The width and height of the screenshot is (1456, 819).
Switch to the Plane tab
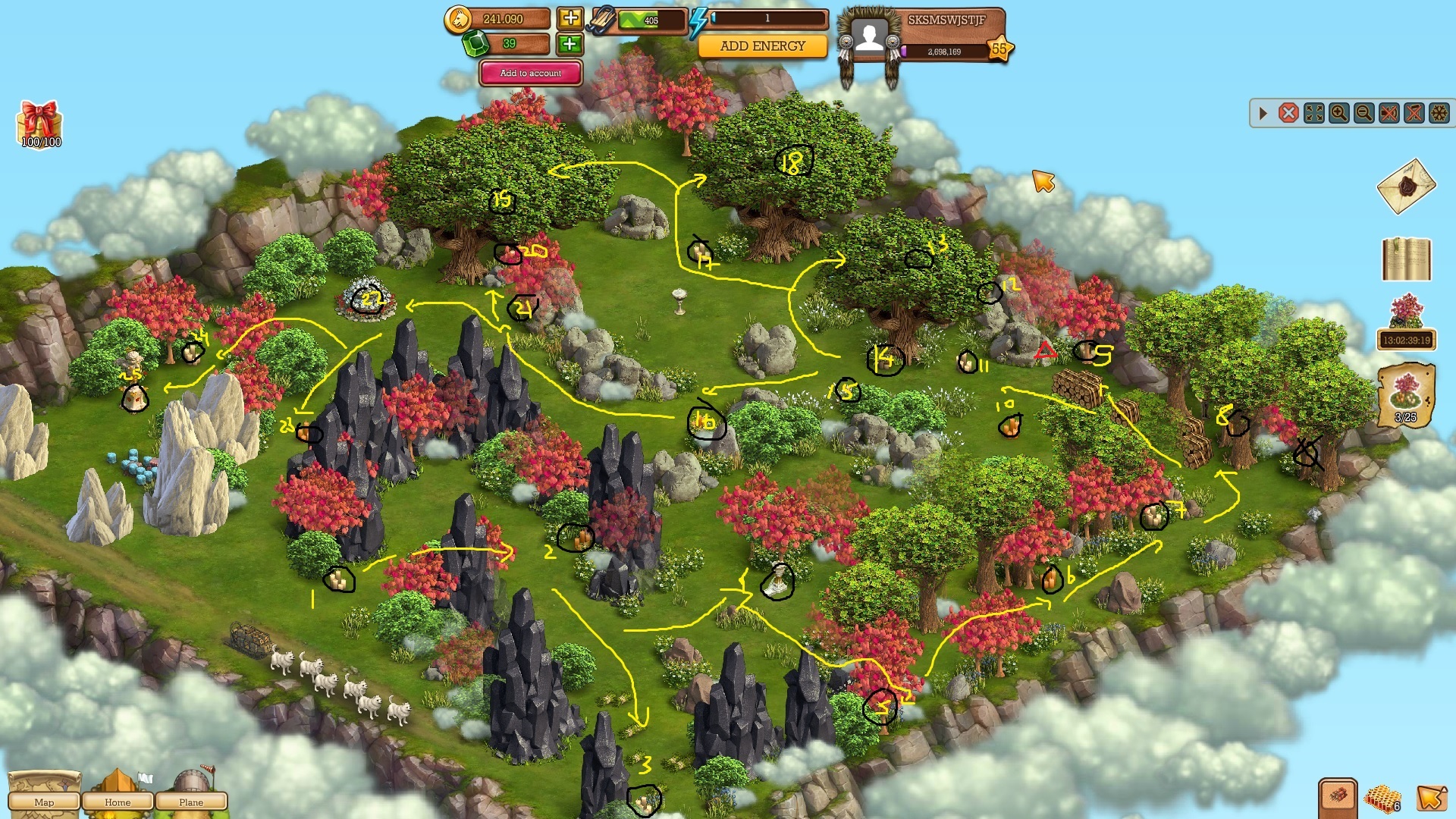[x=192, y=802]
